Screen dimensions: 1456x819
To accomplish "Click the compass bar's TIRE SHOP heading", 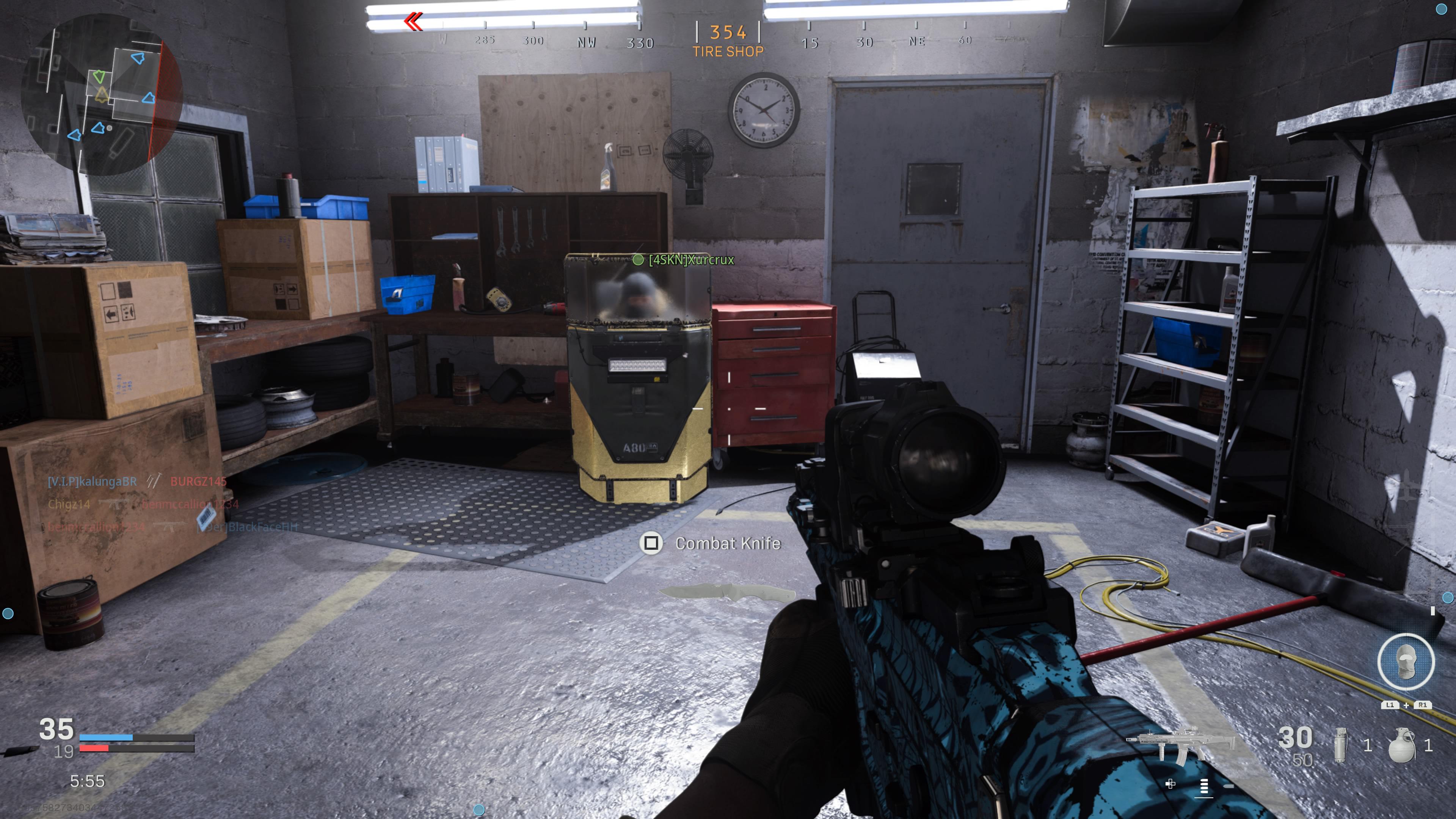I will coord(728,52).
